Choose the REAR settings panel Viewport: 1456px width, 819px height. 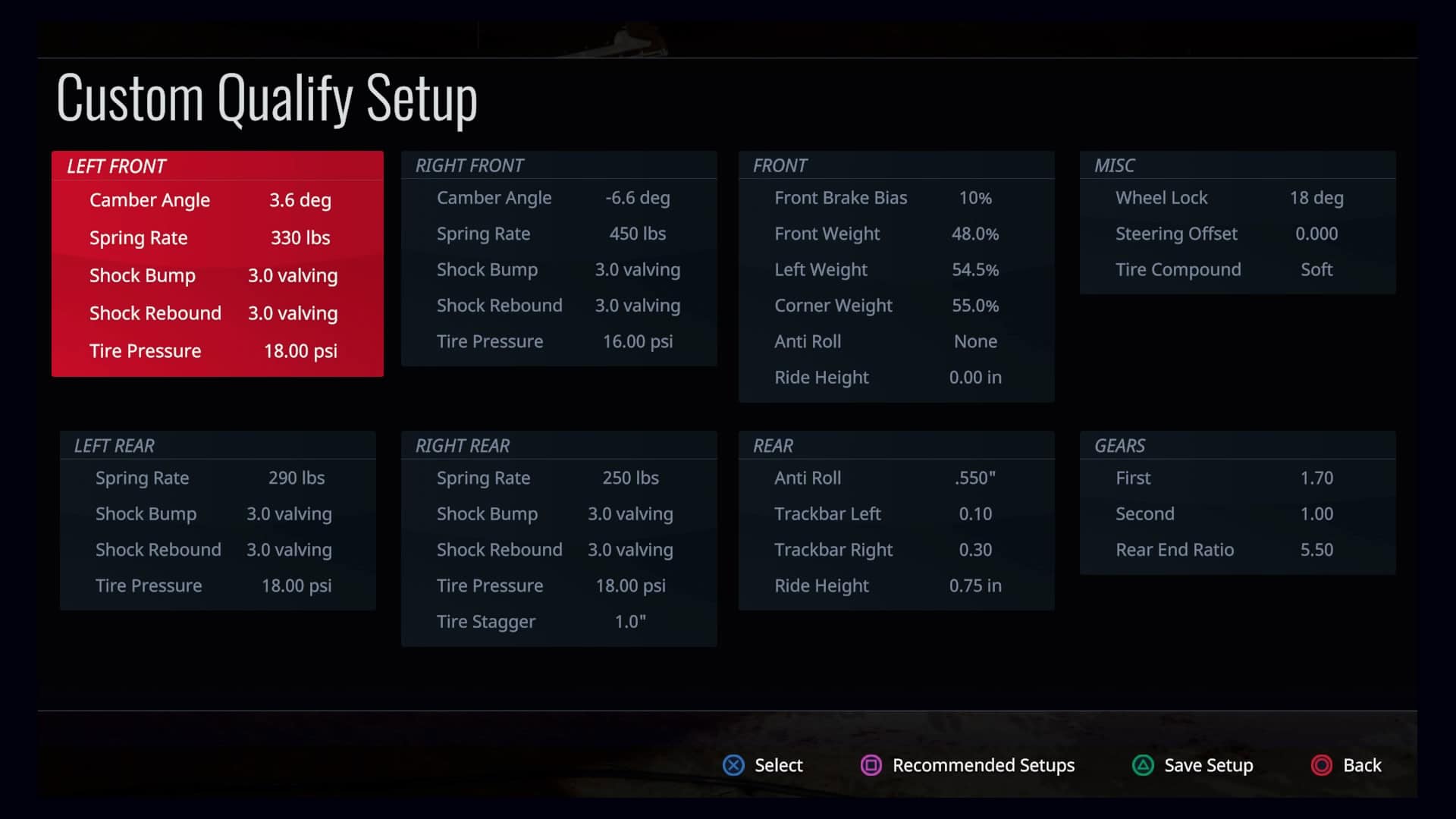point(896,520)
